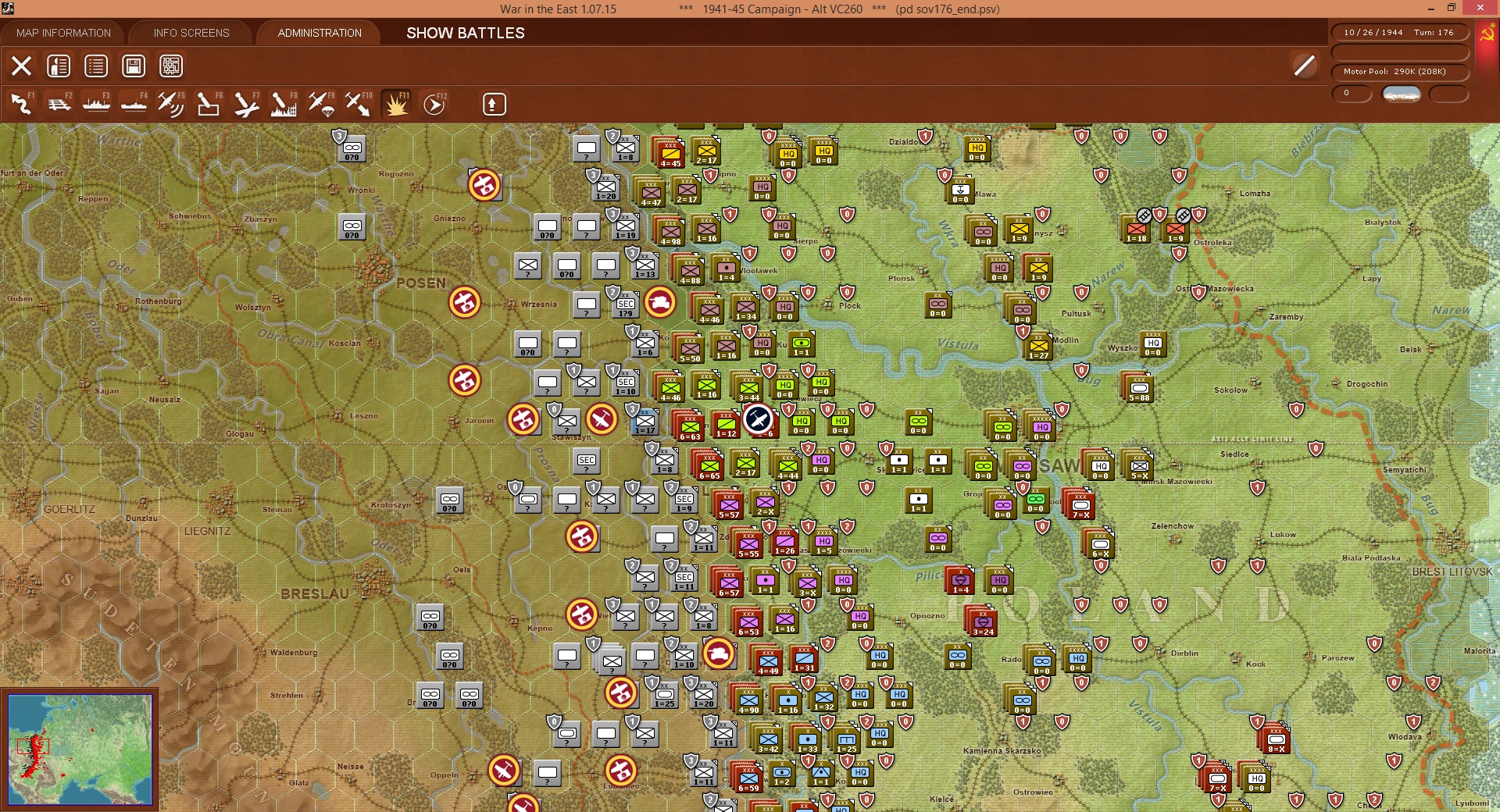The height and width of the screenshot is (812, 1500).
Task: Toggle the F11 show battles explosion icon
Action: 396,104
